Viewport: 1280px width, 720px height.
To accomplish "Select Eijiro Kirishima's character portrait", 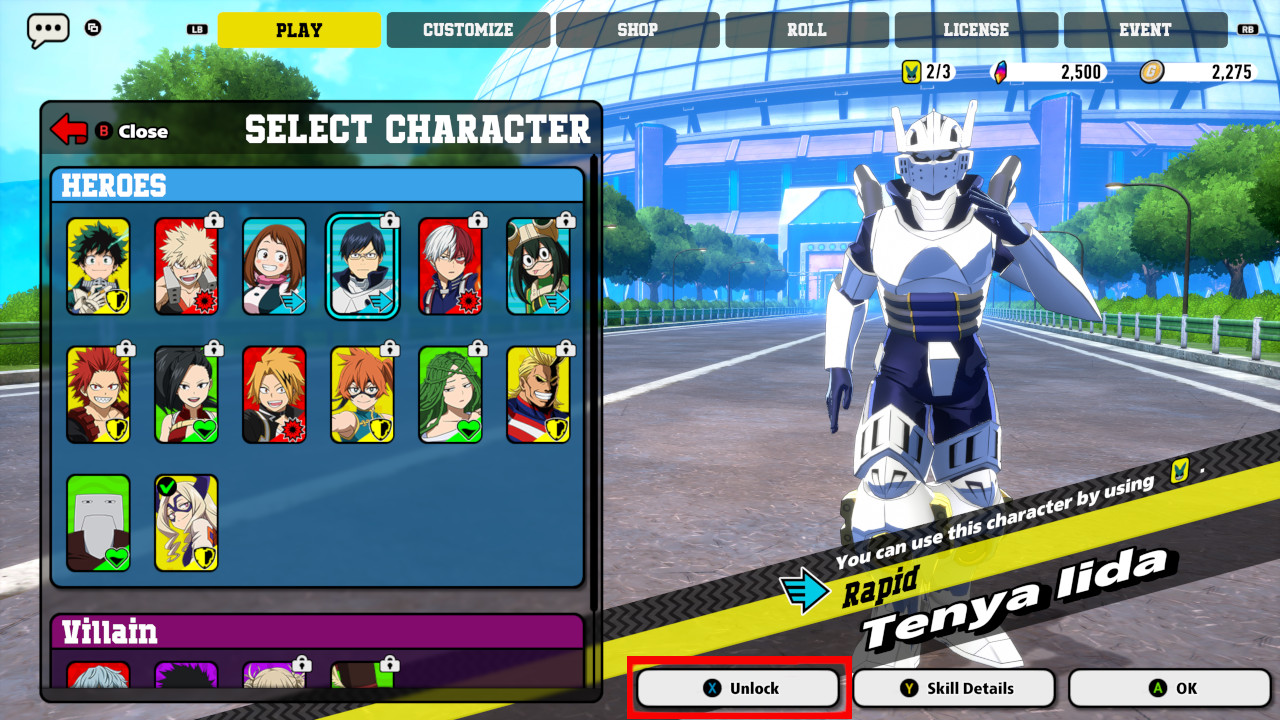I will click(97, 392).
